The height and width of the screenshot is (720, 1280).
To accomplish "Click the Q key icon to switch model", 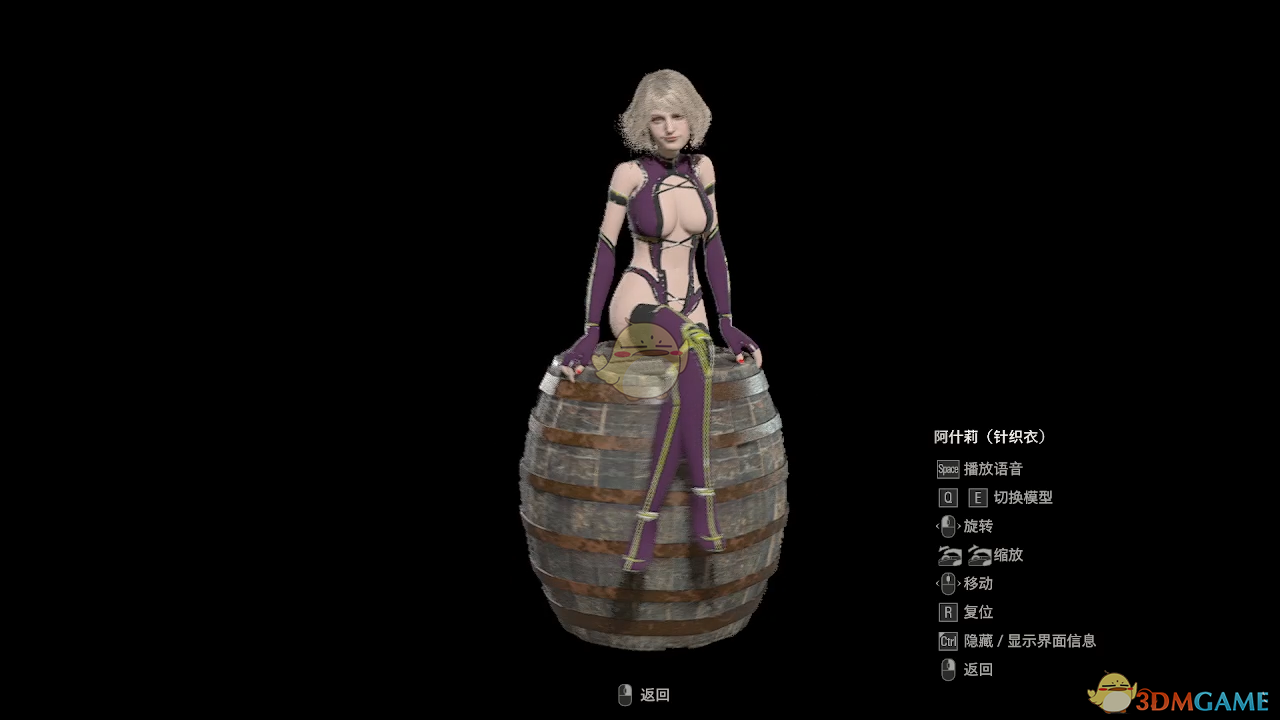I will tap(947, 497).
